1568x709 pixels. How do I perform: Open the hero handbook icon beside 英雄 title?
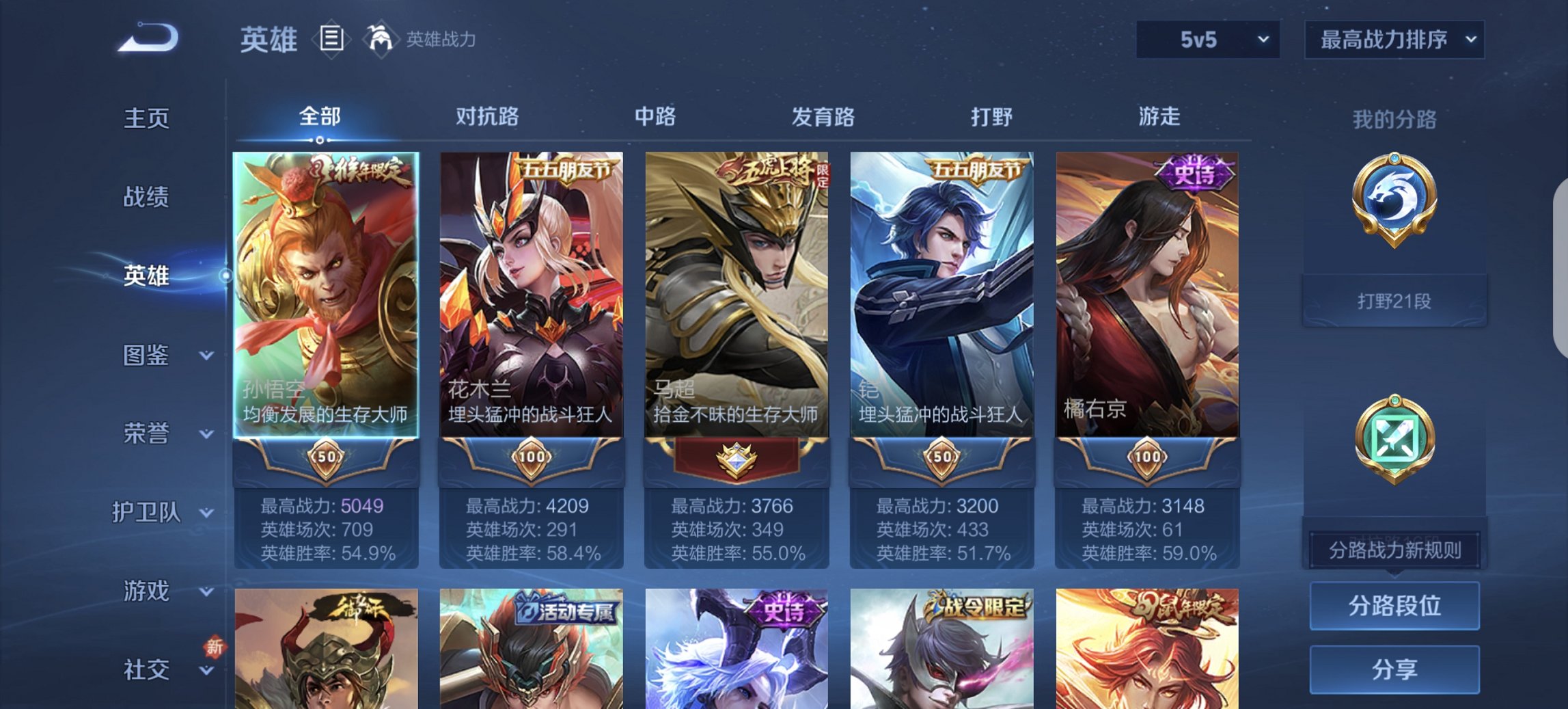[x=330, y=40]
